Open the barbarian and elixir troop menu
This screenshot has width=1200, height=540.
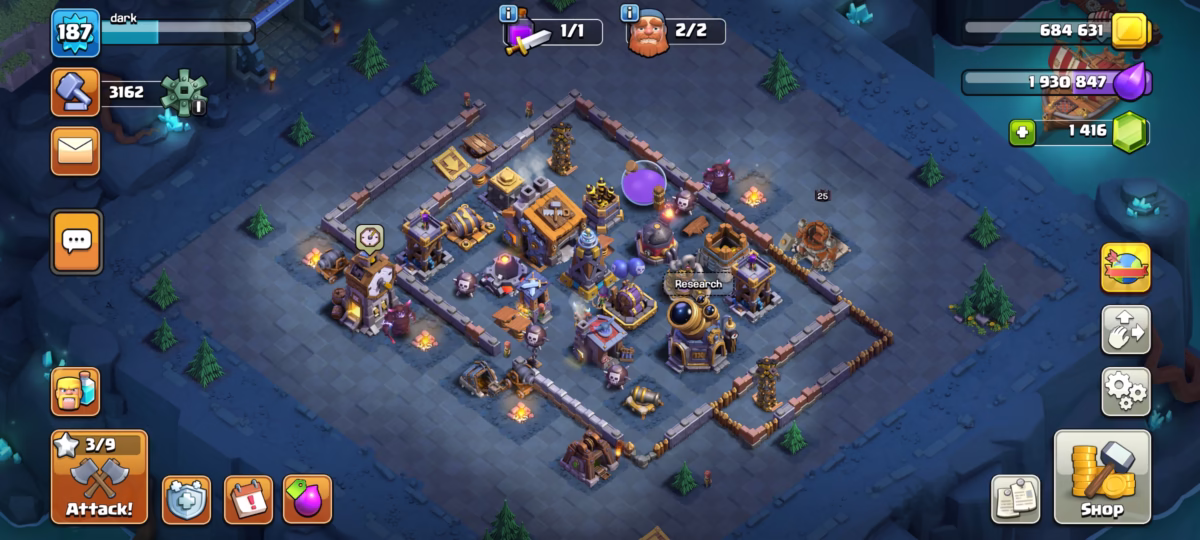[76, 391]
